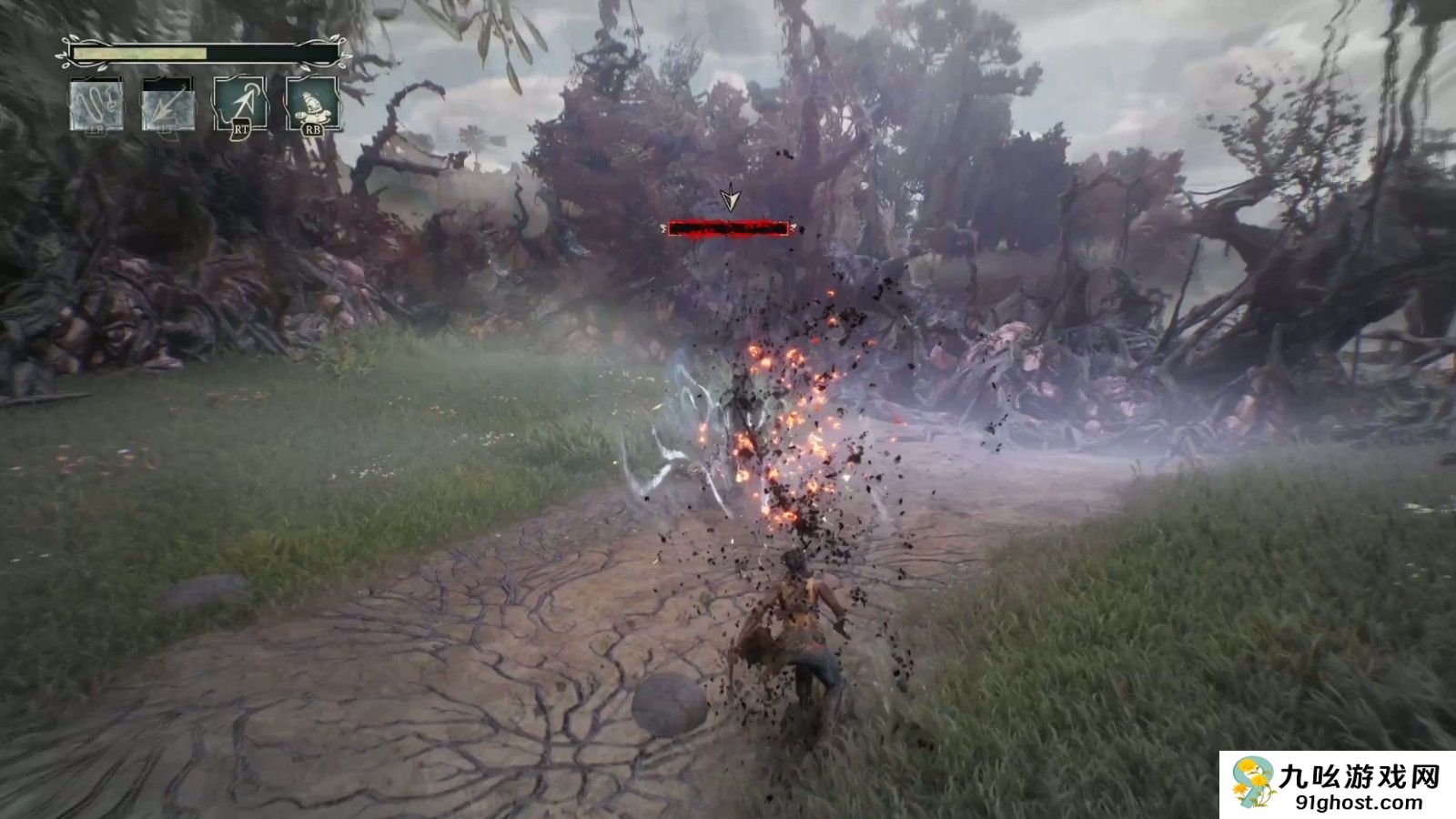1456x819 pixels.
Task: Click the enemy lock-on arrow marker
Action: point(729,199)
